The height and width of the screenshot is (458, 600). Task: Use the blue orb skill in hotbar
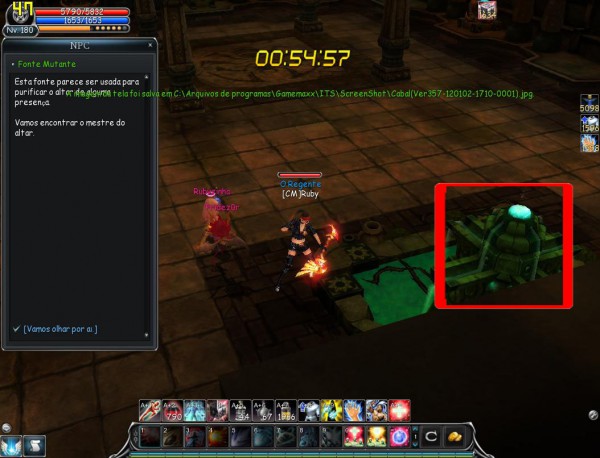[399, 437]
